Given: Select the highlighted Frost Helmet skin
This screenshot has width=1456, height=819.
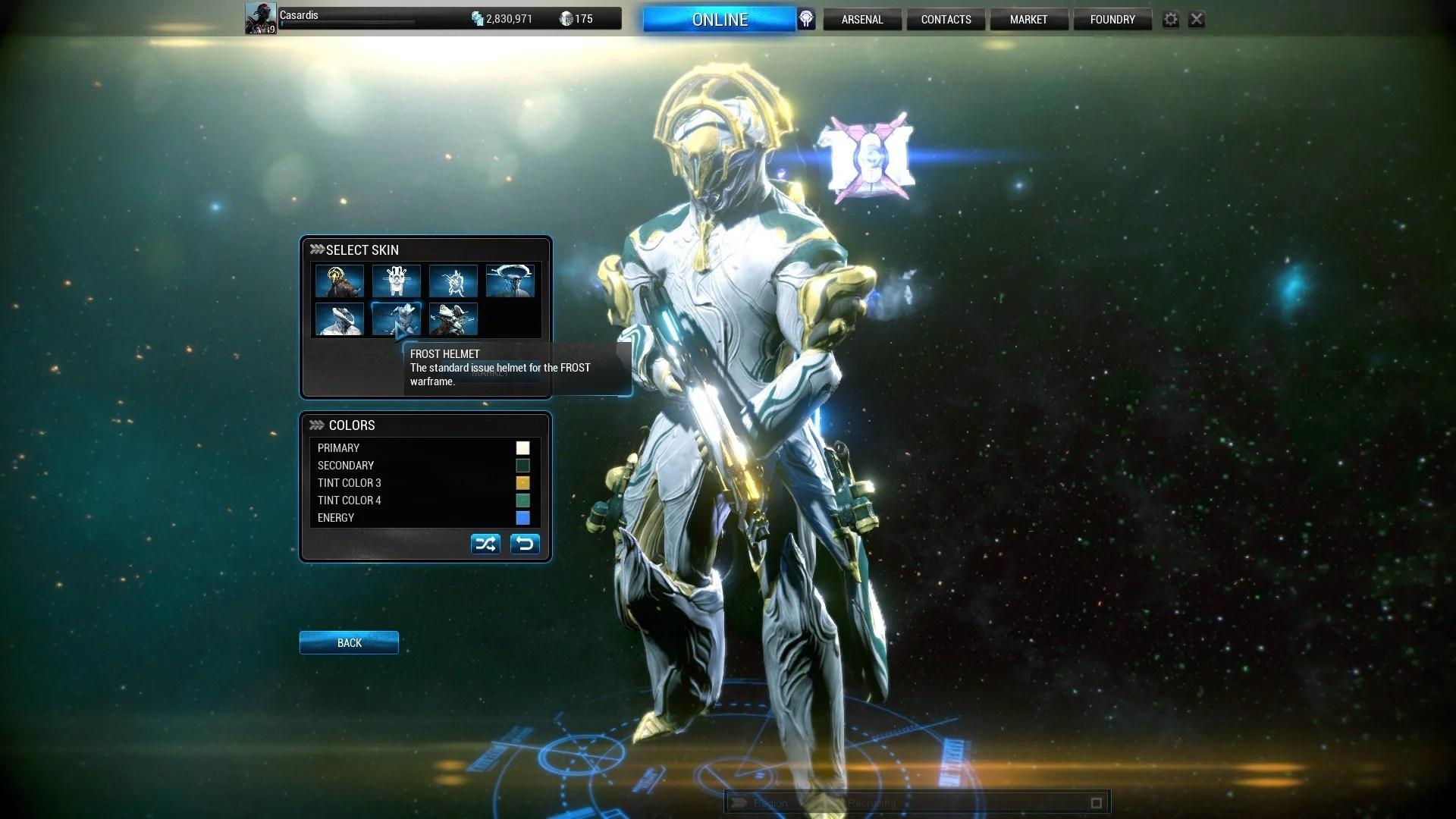Looking at the screenshot, I should click(x=397, y=319).
